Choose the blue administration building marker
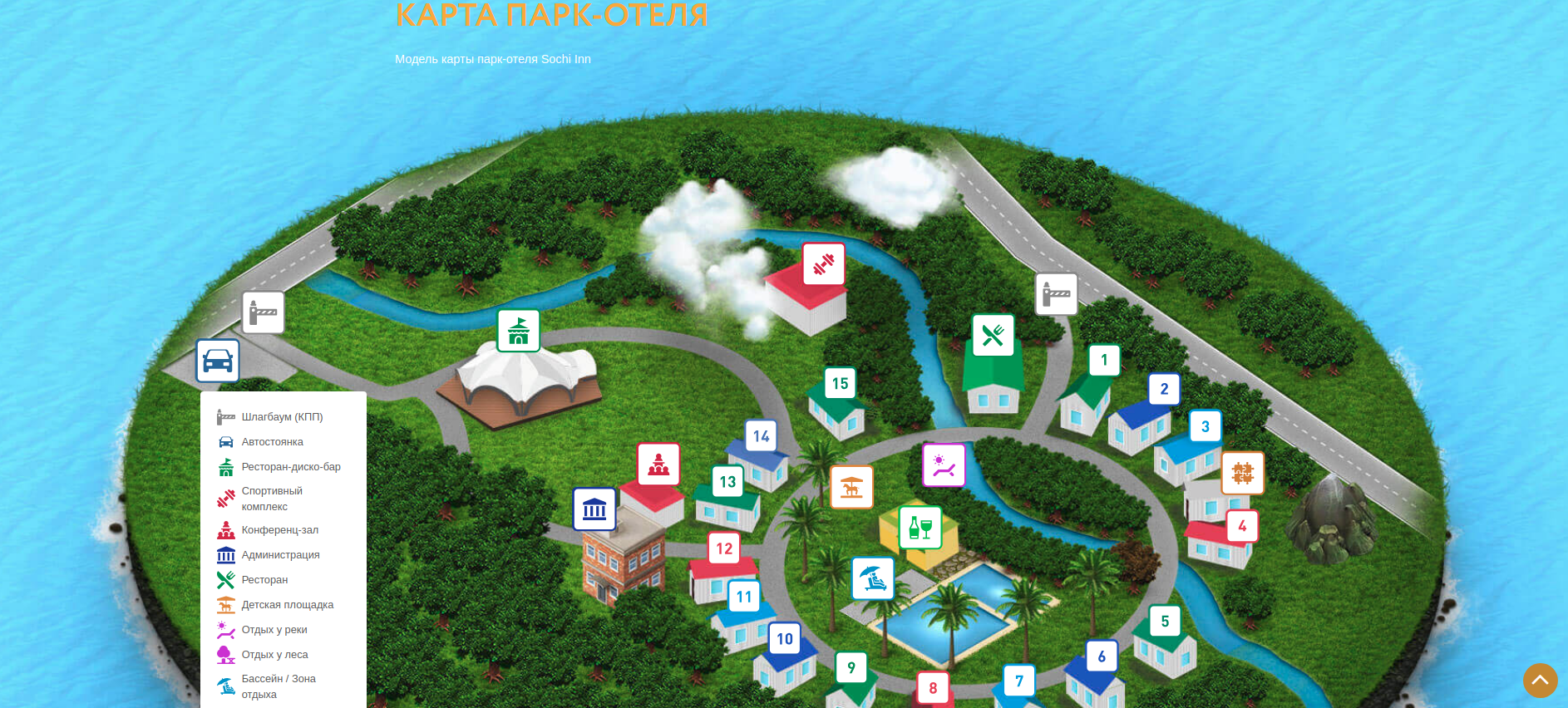 click(594, 509)
